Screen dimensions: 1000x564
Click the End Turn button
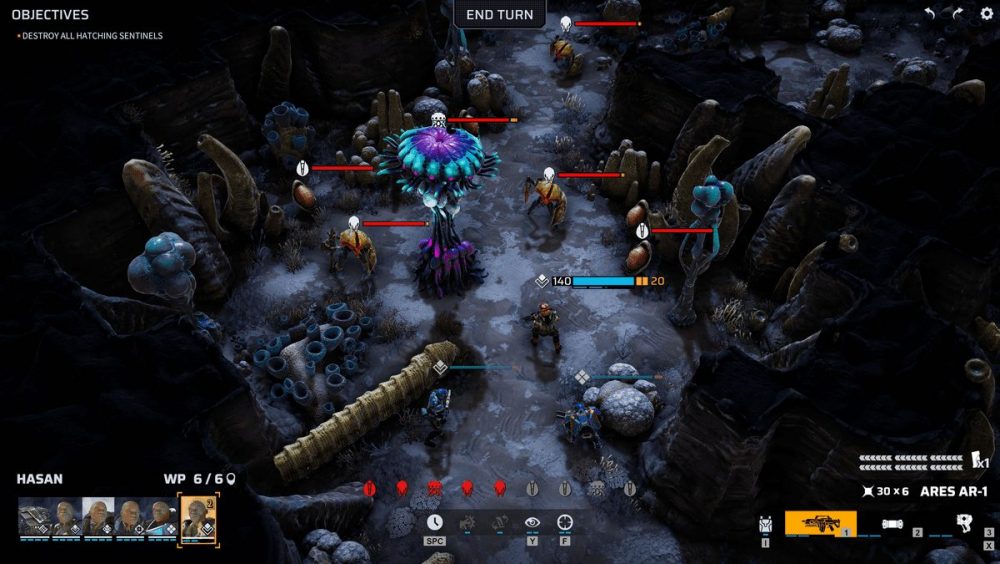pyautogui.click(x=500, y=14)
